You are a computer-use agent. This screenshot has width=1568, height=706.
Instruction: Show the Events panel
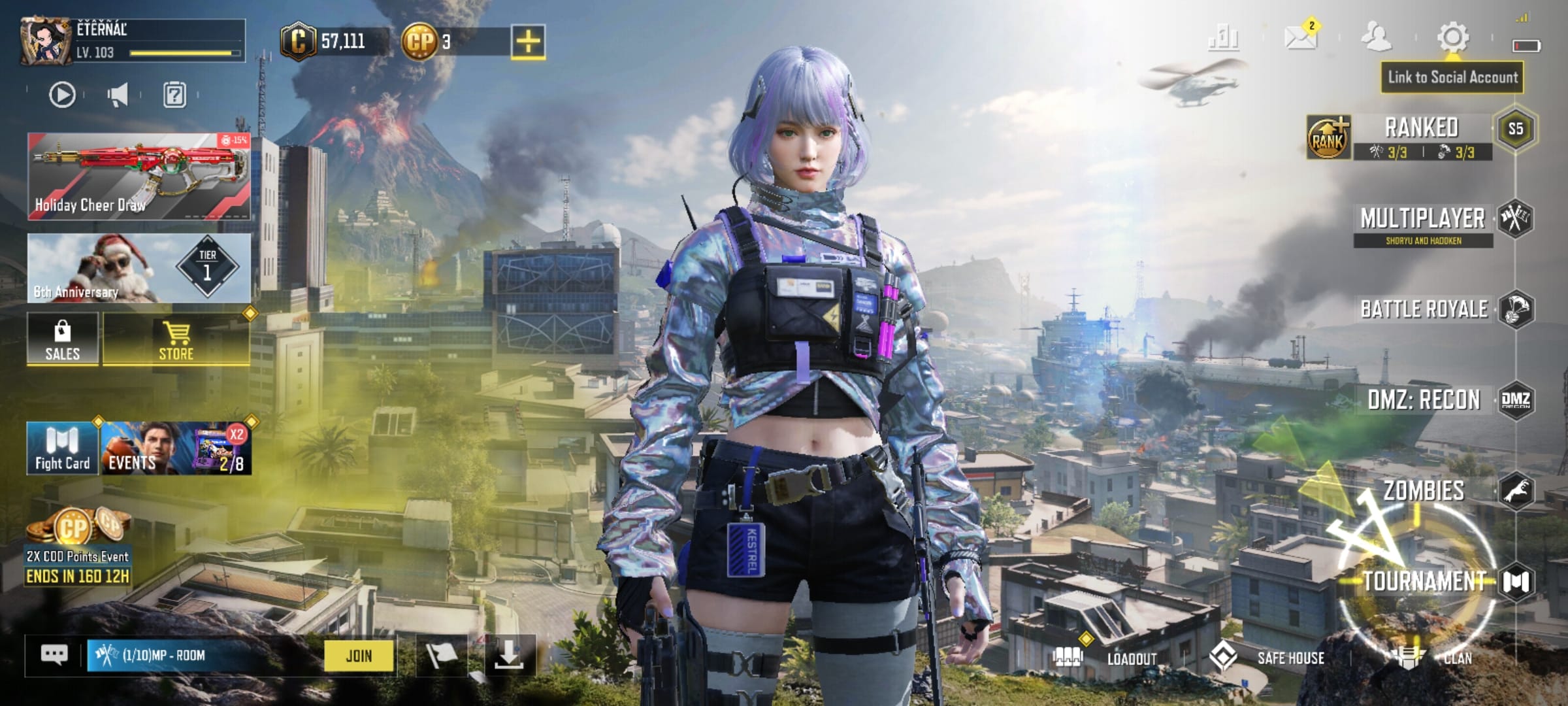[x=176, y=448]
